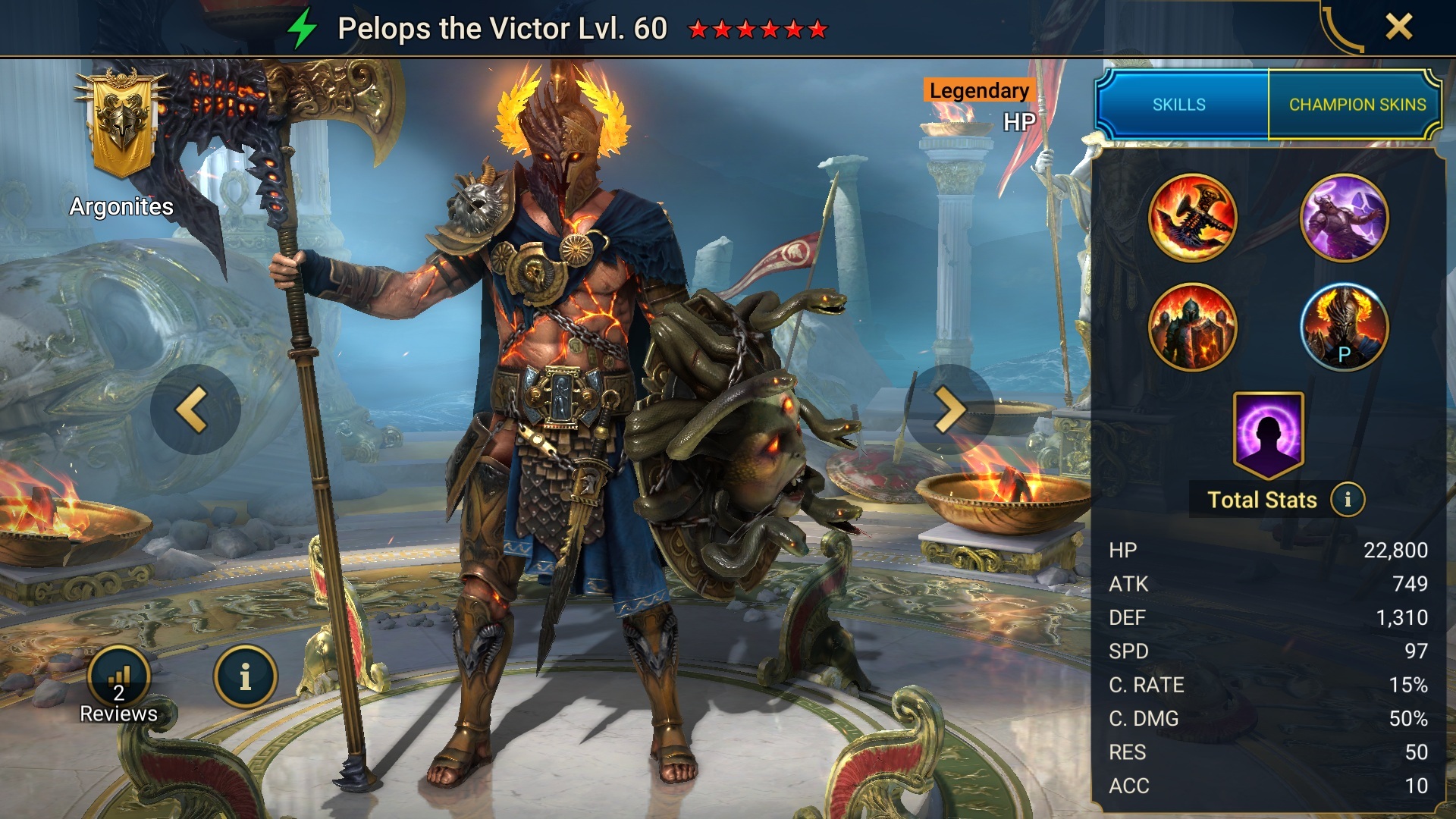The width and height of the screenshot is (1456, 819).
Task: Advance to the next champion with right arrow
Action: [x=950, y=408]
